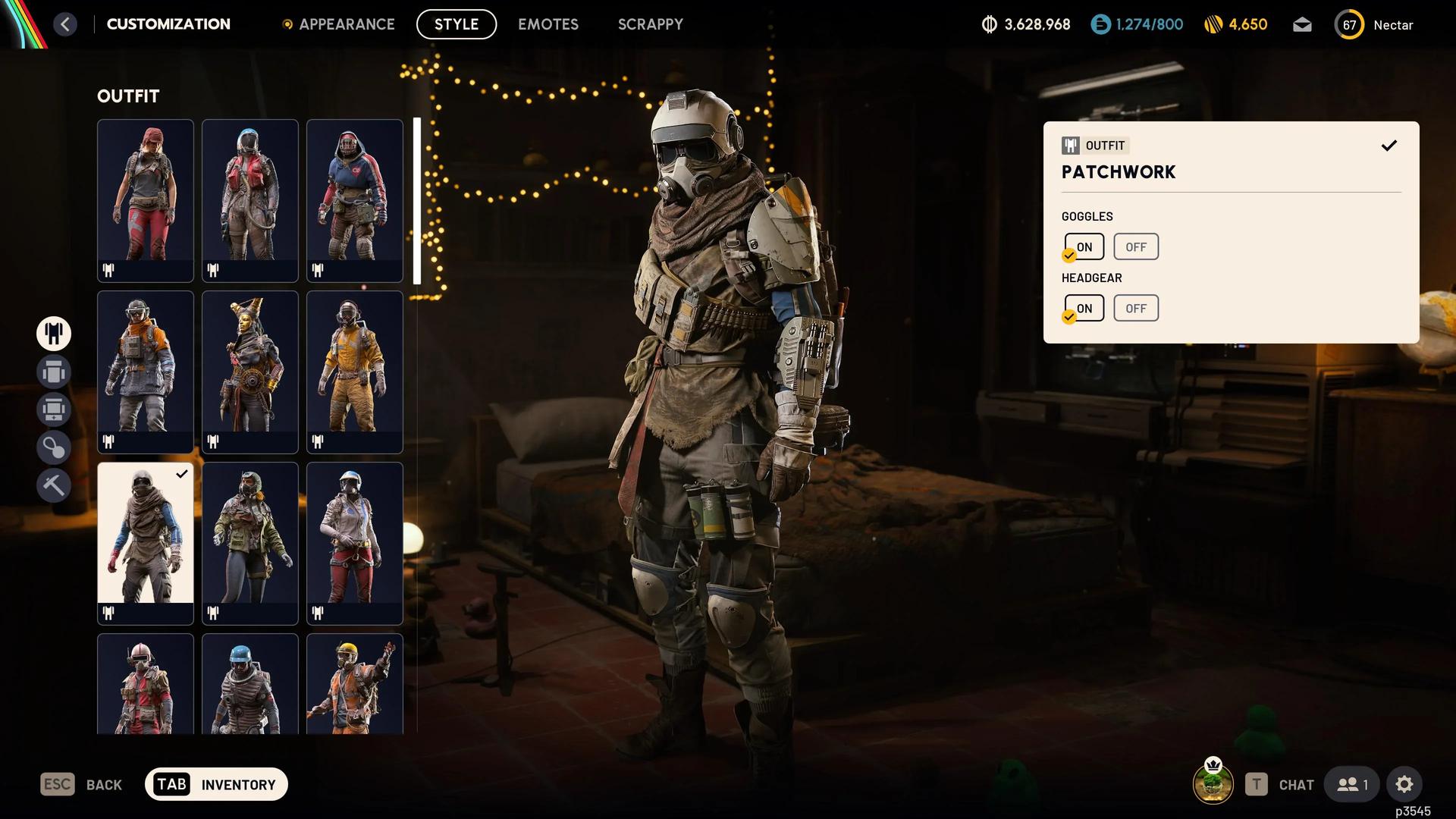The height and width of the screenshot is (819, 1456).
Task: Open the legwear customization category
Action: (54, 409)
